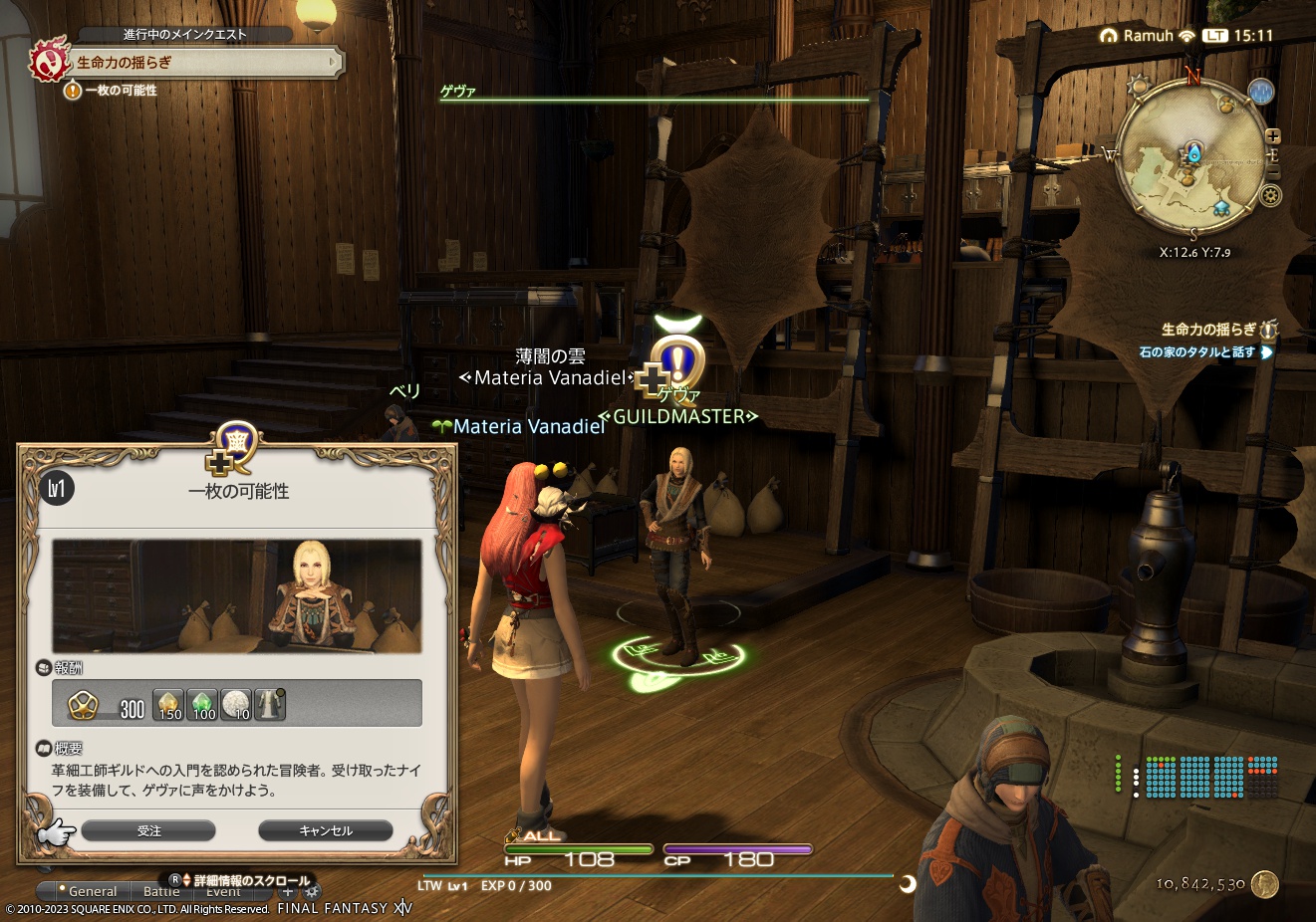The height and width of the screenshot is (922, 1316).
Task: Zoom in the minimap with the plus control
Action: 1273,136
